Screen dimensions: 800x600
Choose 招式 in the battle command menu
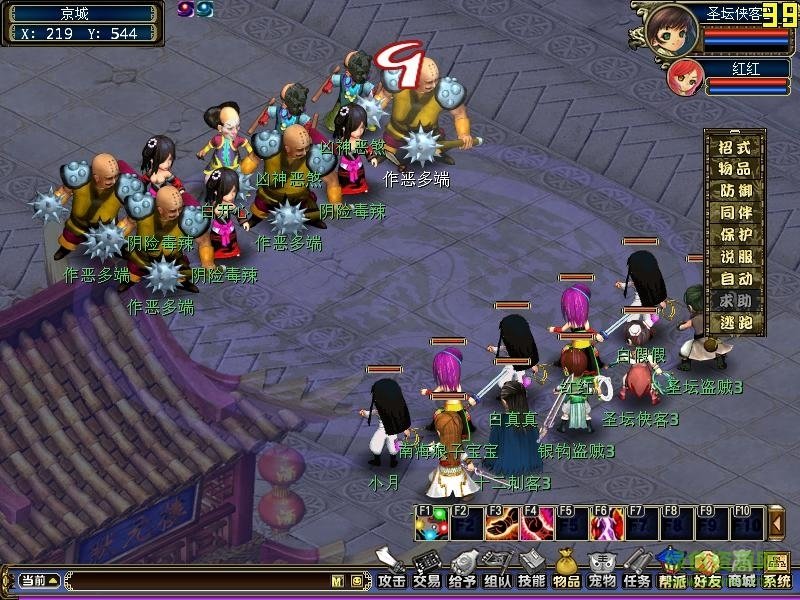pyautogui.click(x=735, y=146)
